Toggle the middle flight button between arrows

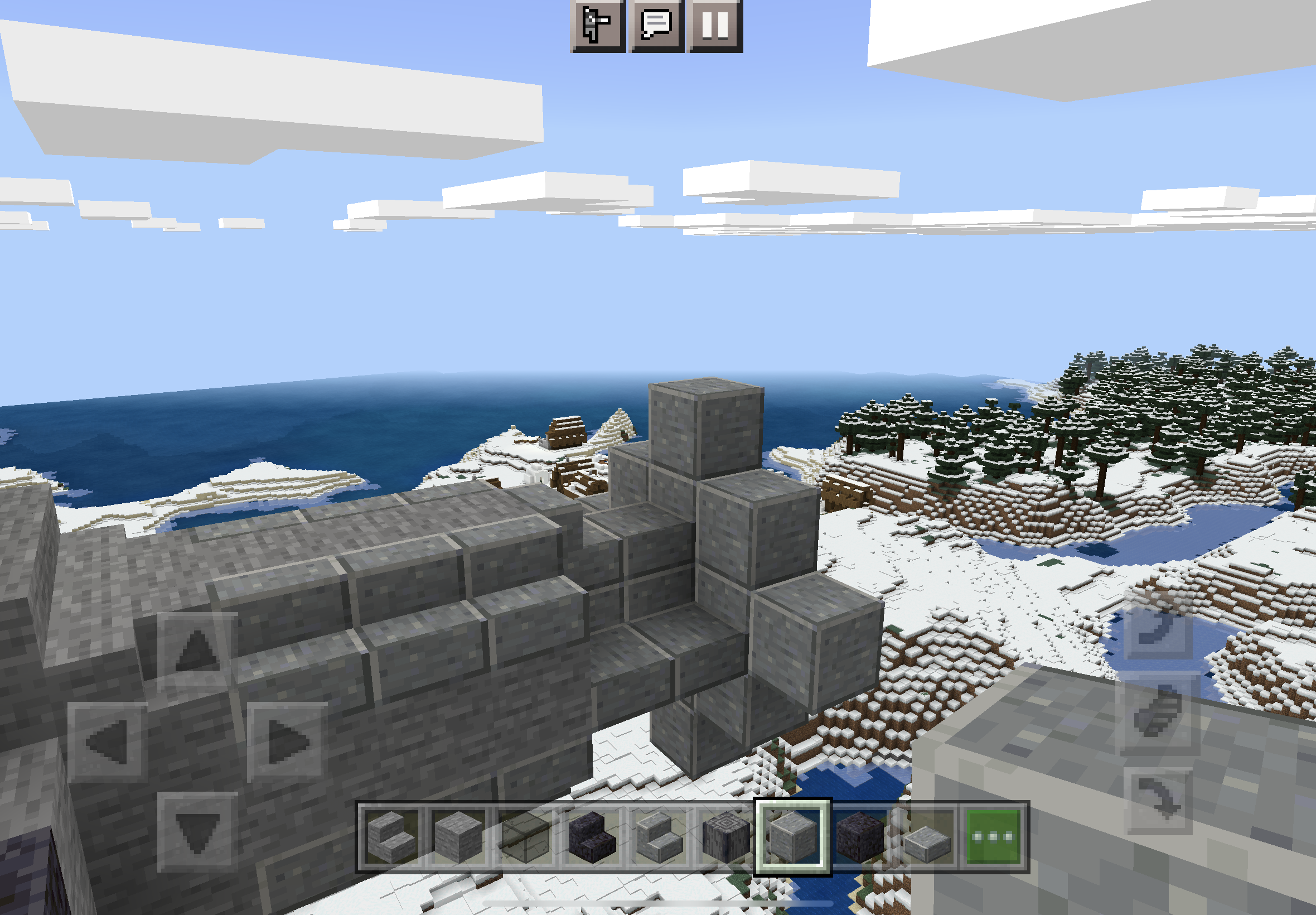(x=1157, y=713)
